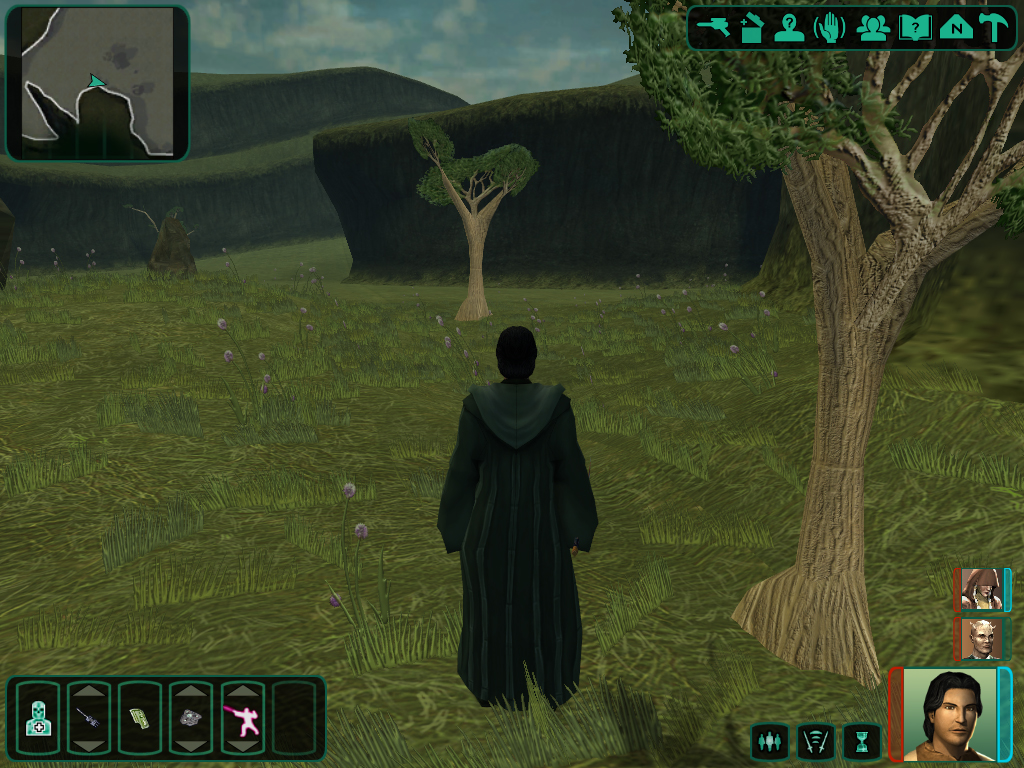The width and height of the screenshot is (1024, 768).
Task: Use the medpac heal slot
Action: pos(38,717)
